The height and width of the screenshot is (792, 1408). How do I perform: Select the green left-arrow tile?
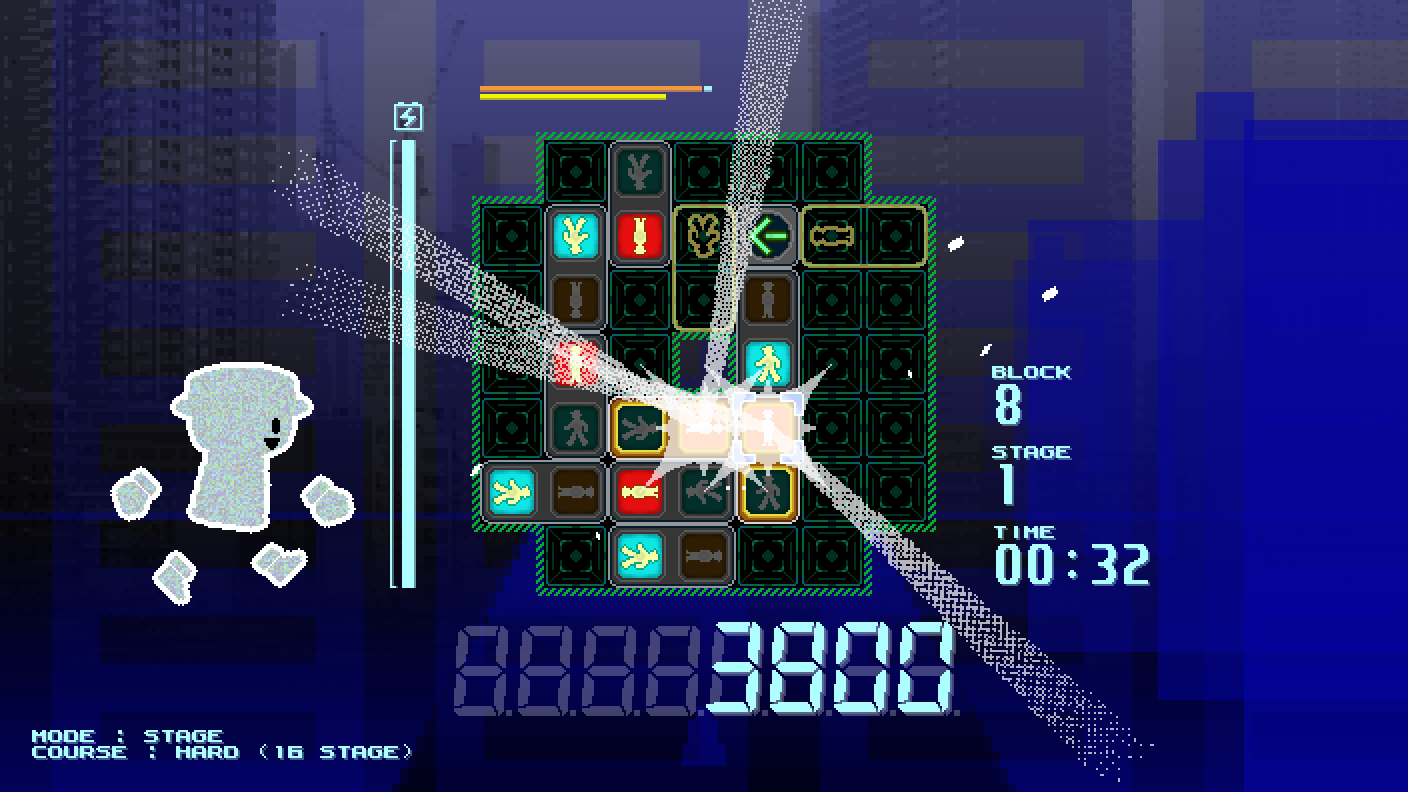pos(767,237)
